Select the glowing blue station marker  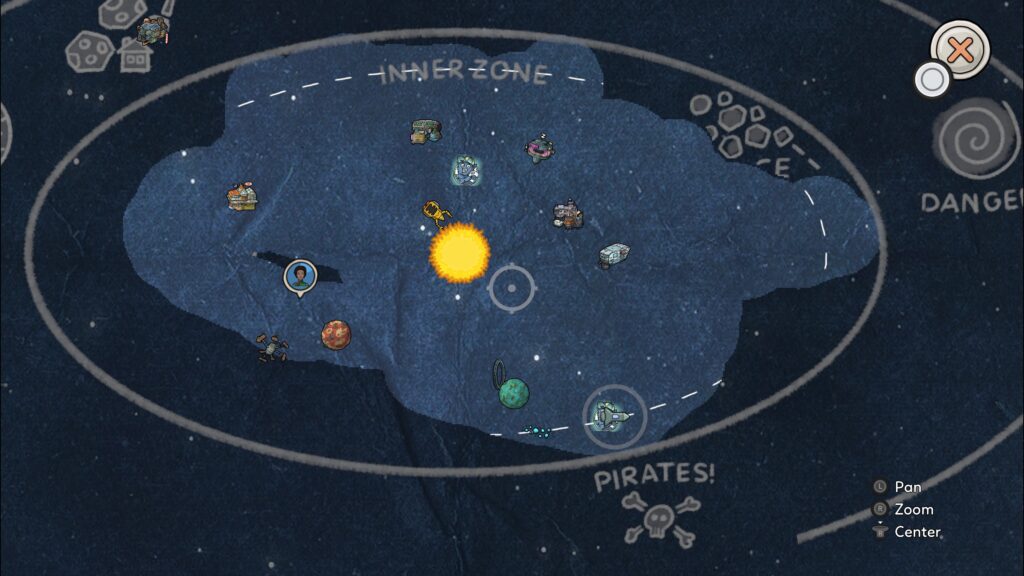tap(464, 171)
